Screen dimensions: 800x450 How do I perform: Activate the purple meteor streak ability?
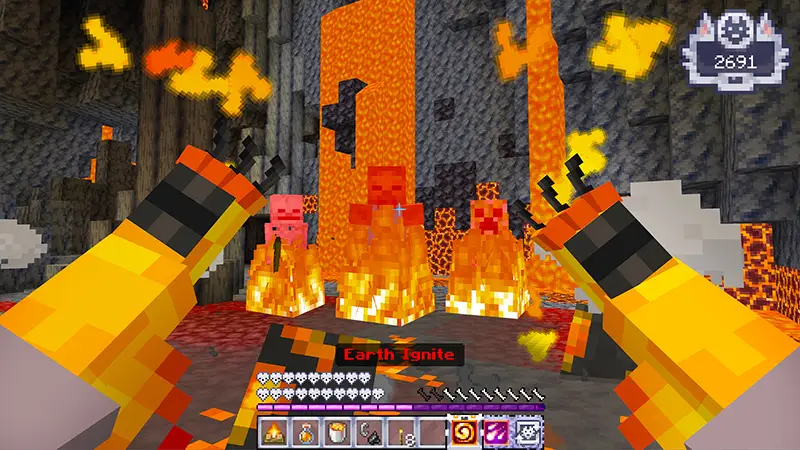click(x=497, y=433)
